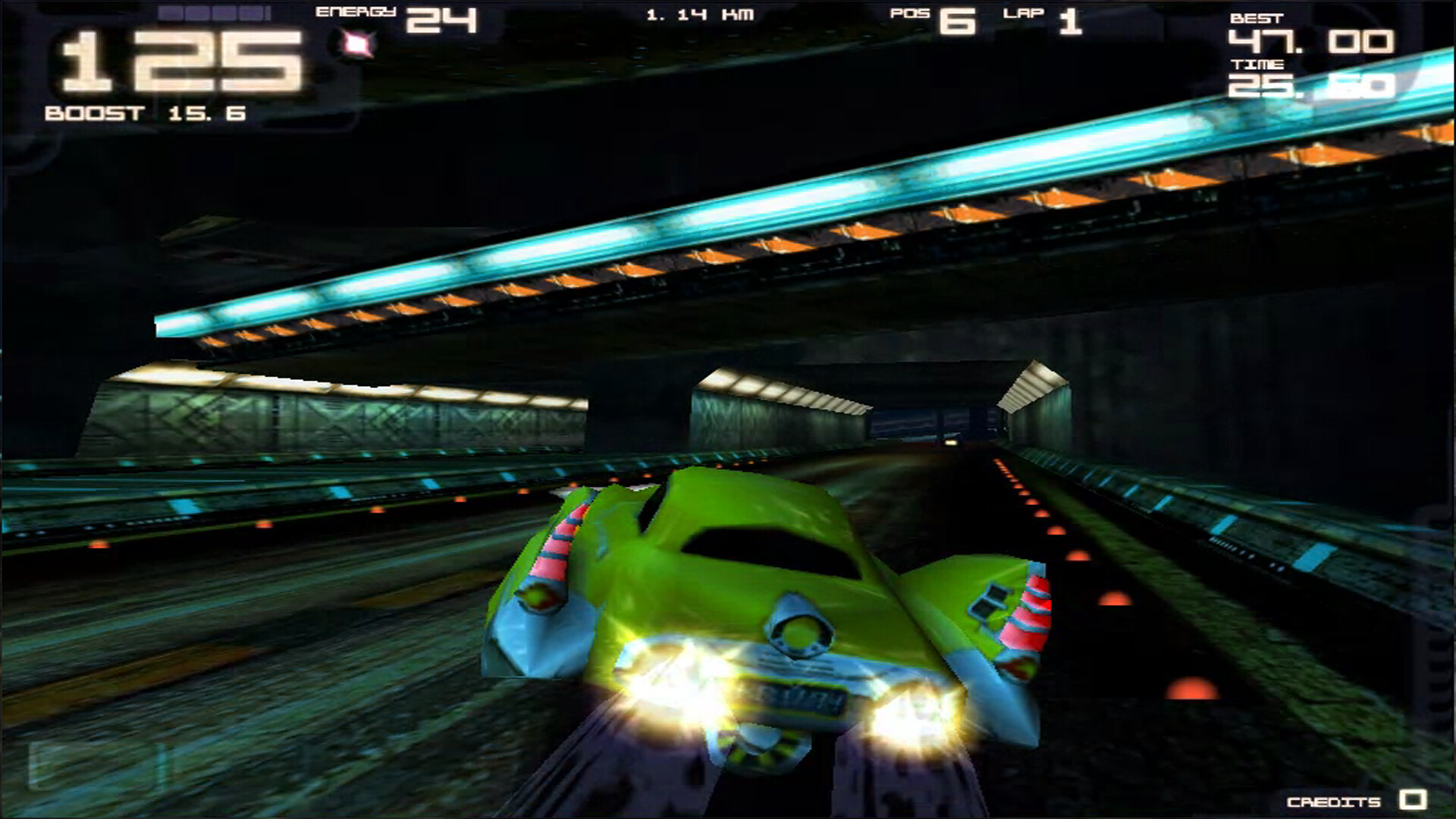Click the 1.14 KM distance marker
Image resolution: width=1456 pixels, height=819 pixels.
(700, 13)
